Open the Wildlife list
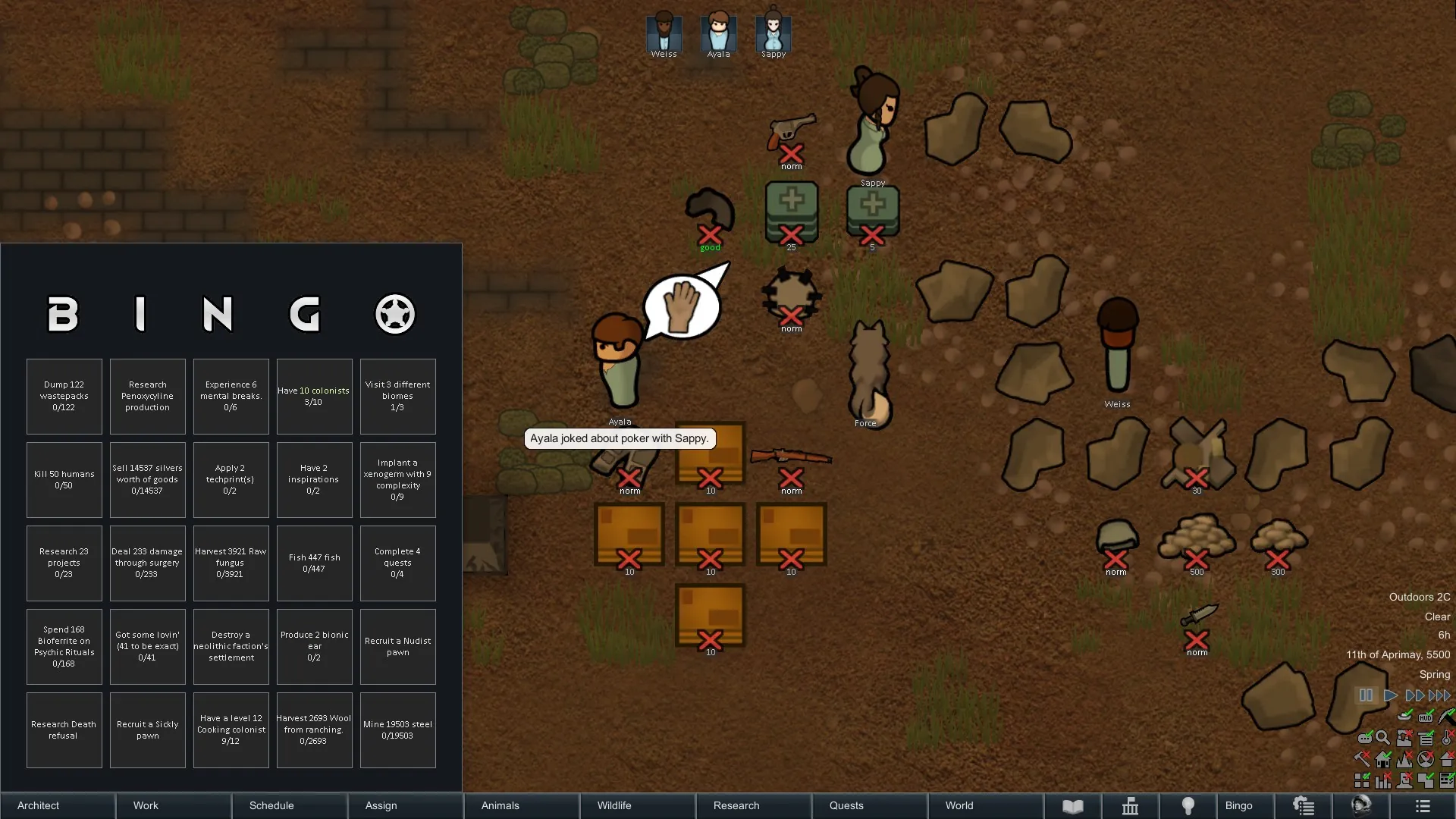 638,805
